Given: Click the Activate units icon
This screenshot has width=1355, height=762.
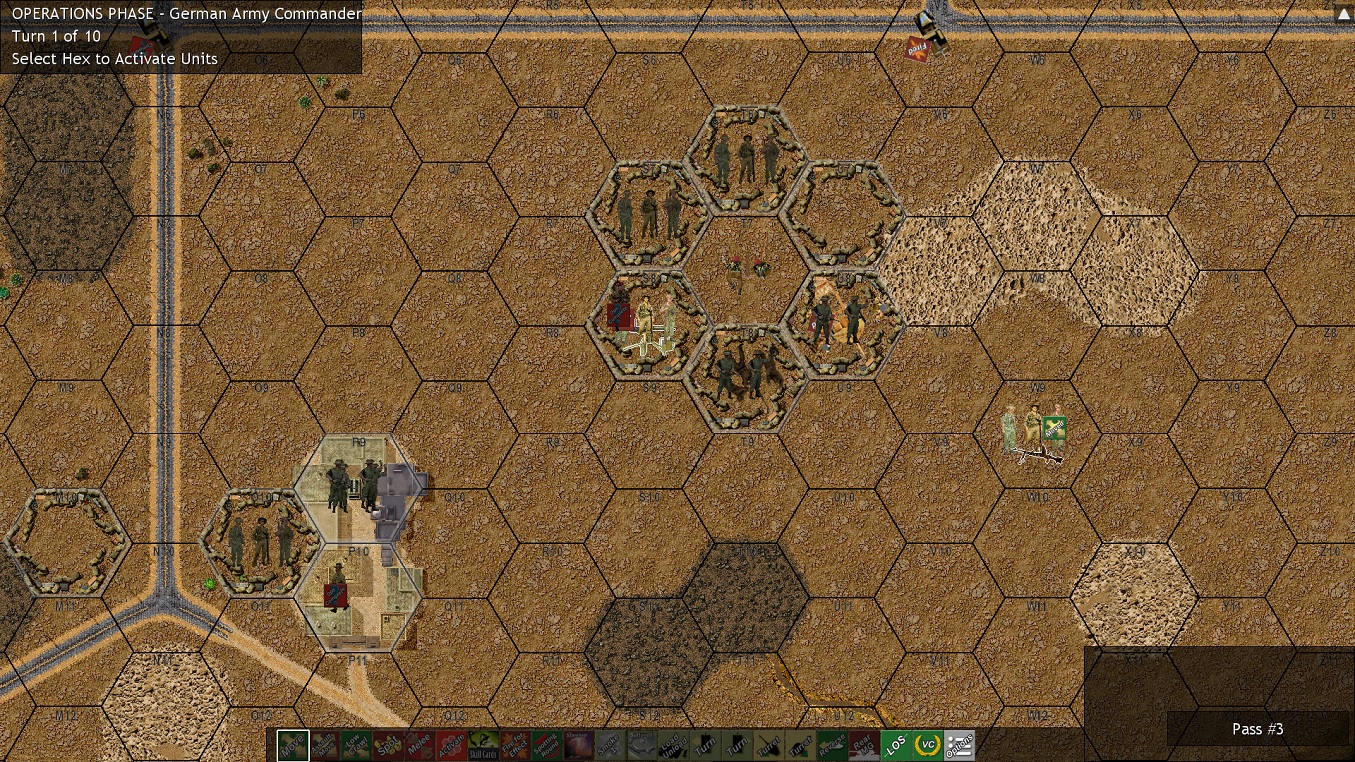Looking at the screenshot, I should pyautogui.click(x=454, y=746).
